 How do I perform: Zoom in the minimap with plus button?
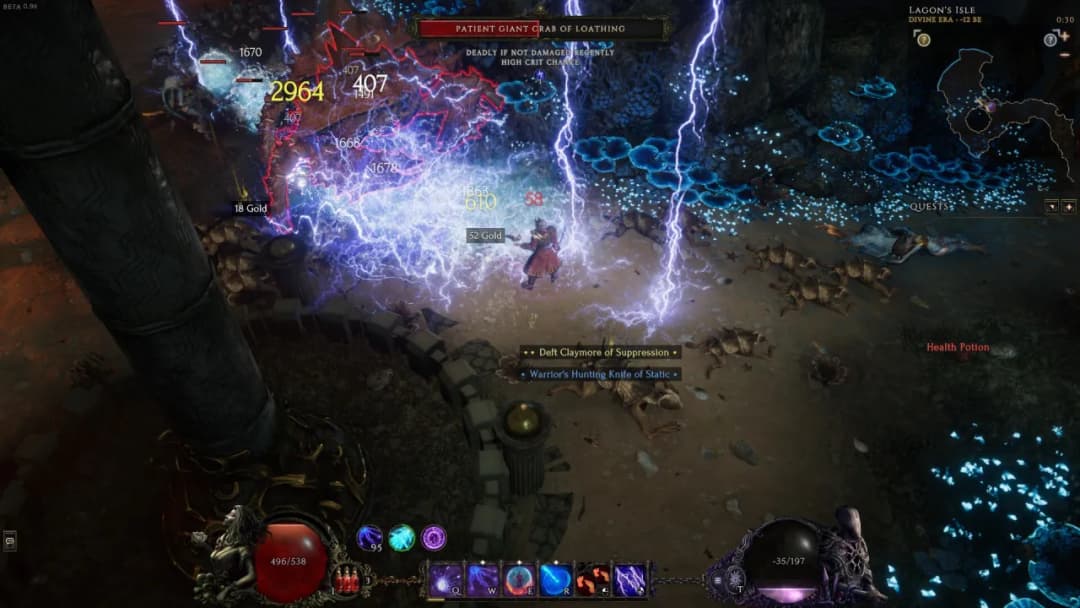tap(1064, 37)
